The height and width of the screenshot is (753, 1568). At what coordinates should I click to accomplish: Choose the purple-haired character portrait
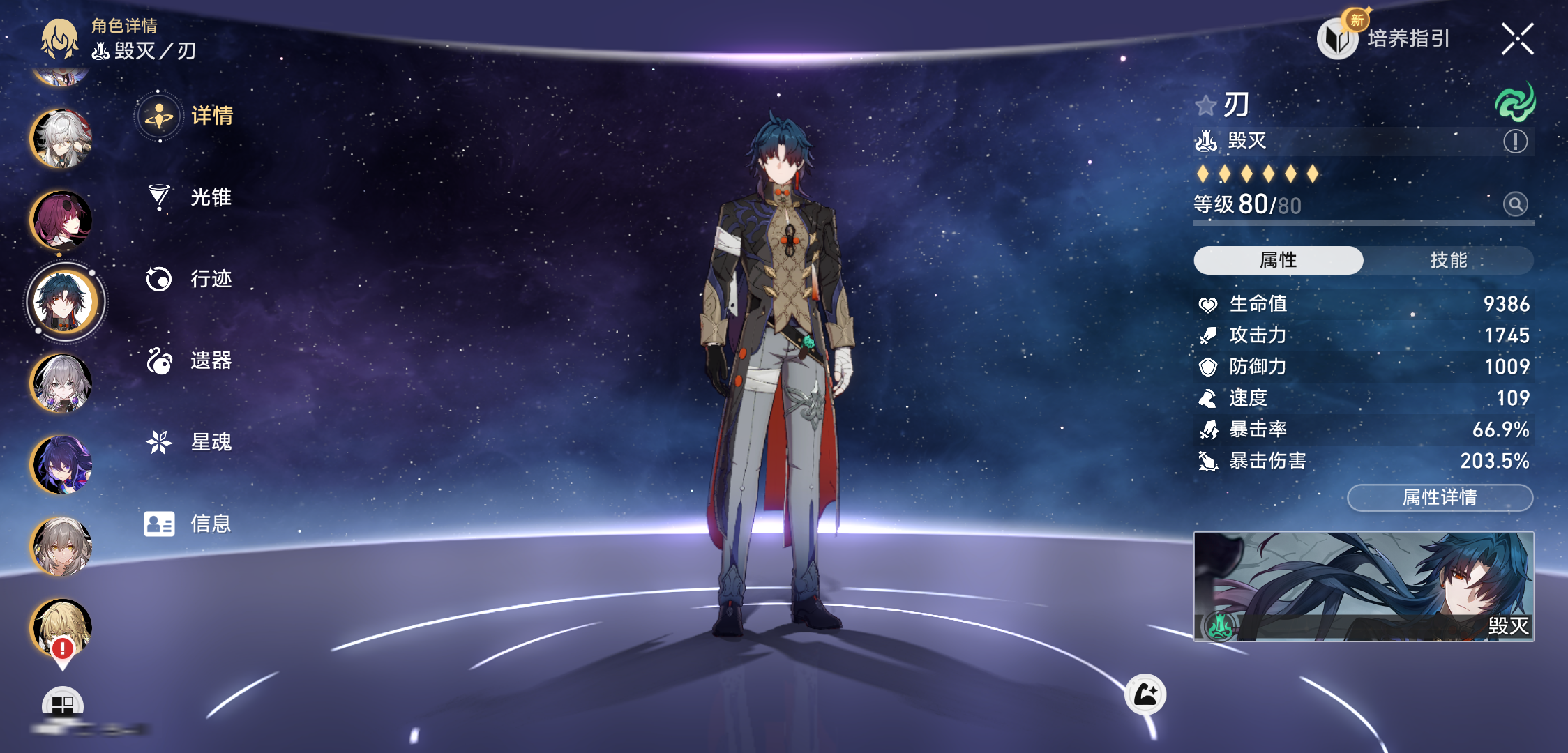61,464
